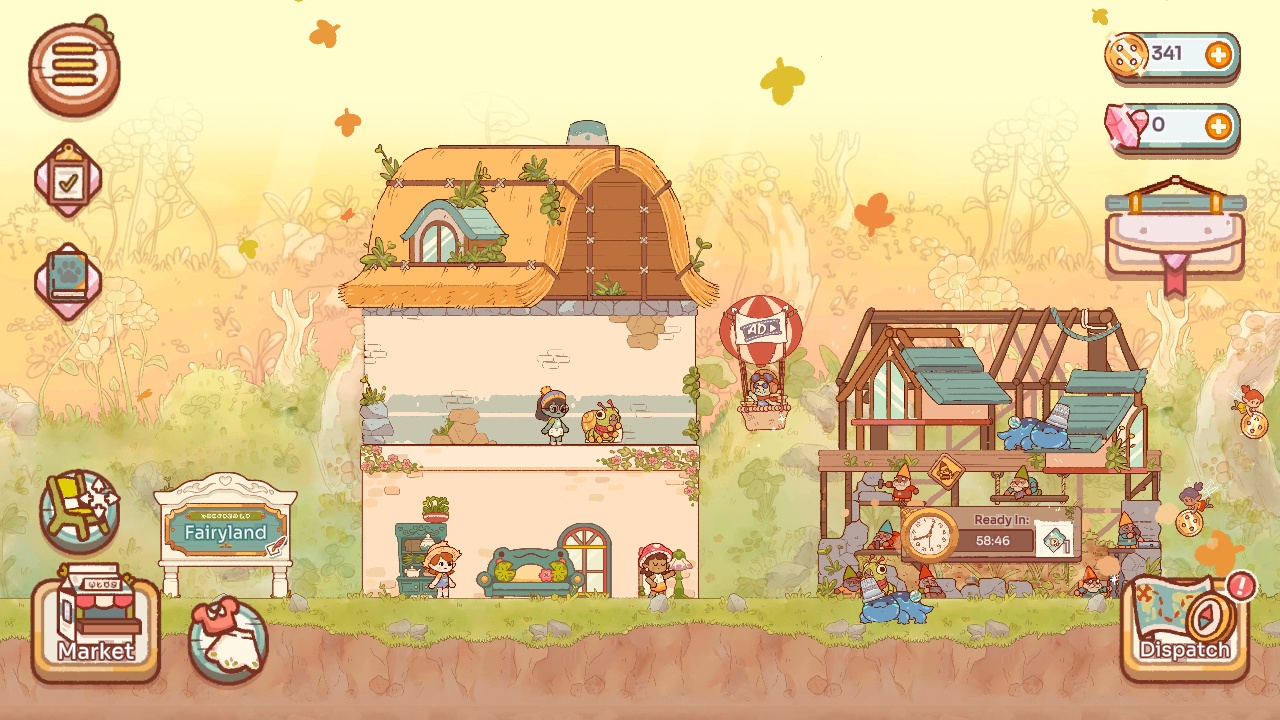Click the Fairyland name sign
The width and height of the screenshot is (1280, 720).
(x=226, y=532)
